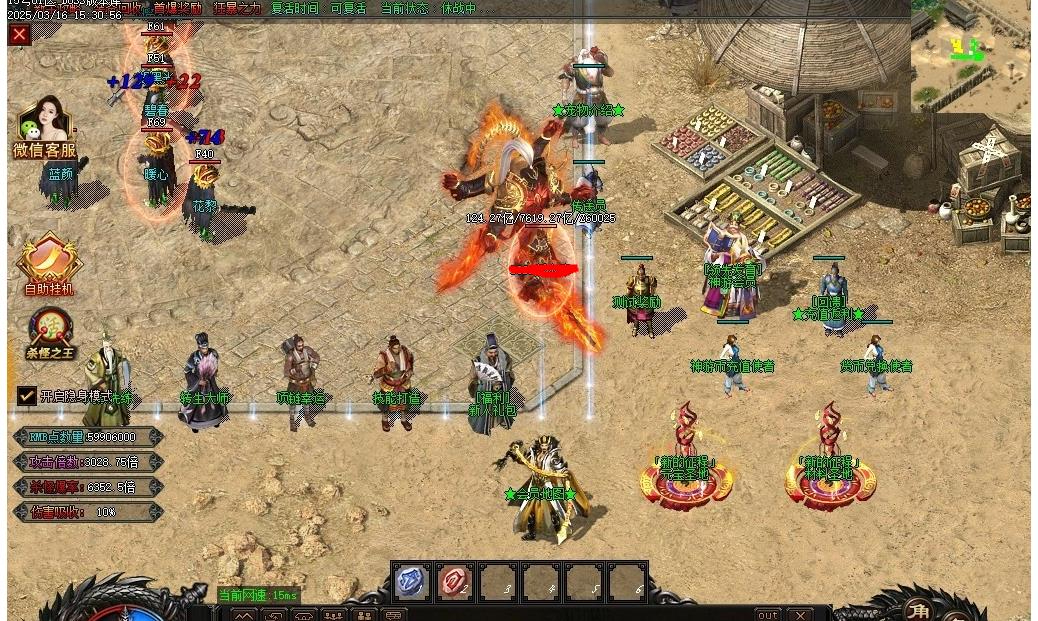Toggle the 开启隐身模式 checkbox

[27, 396]
